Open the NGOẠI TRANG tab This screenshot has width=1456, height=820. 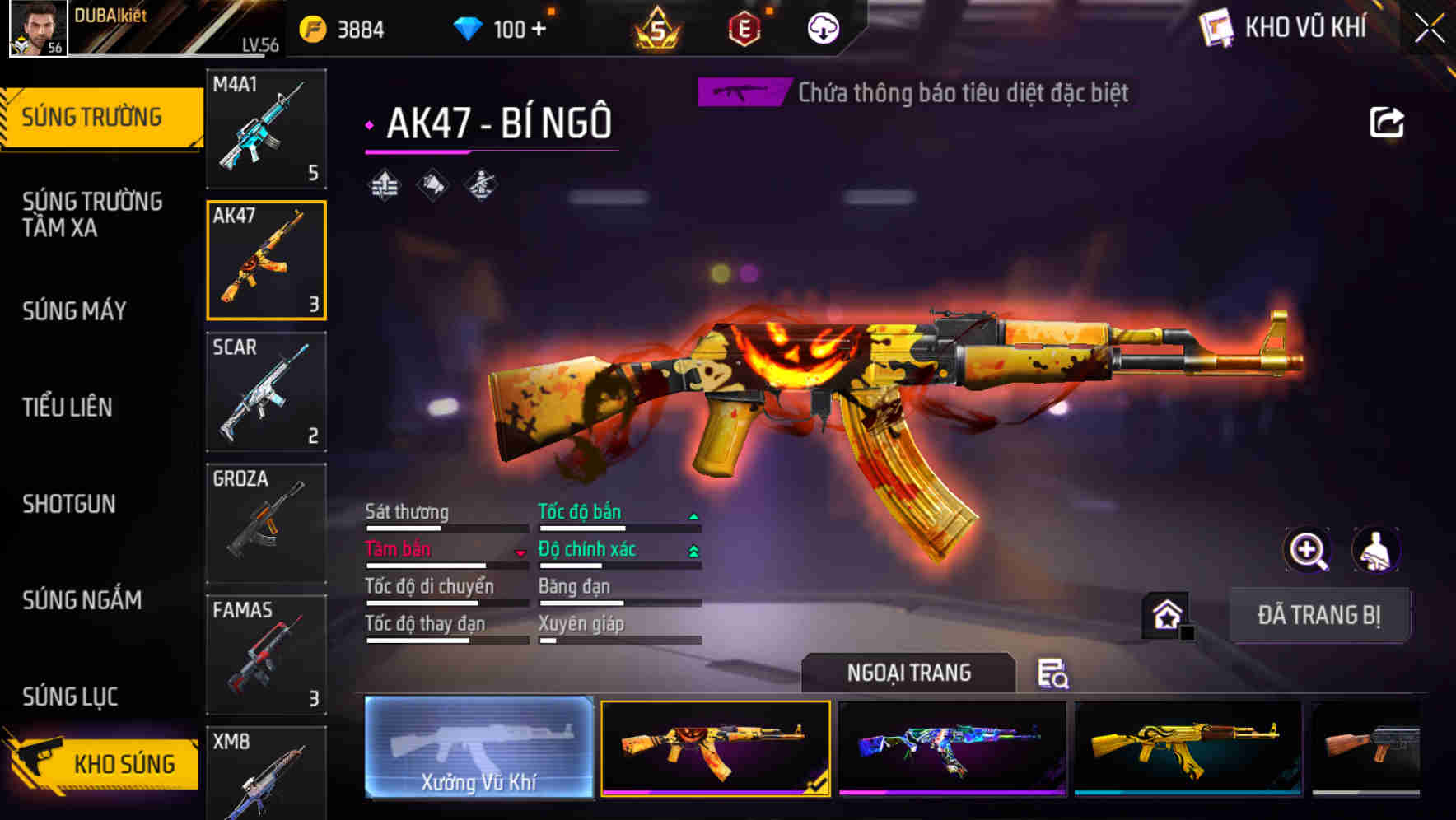click(909, 672)
